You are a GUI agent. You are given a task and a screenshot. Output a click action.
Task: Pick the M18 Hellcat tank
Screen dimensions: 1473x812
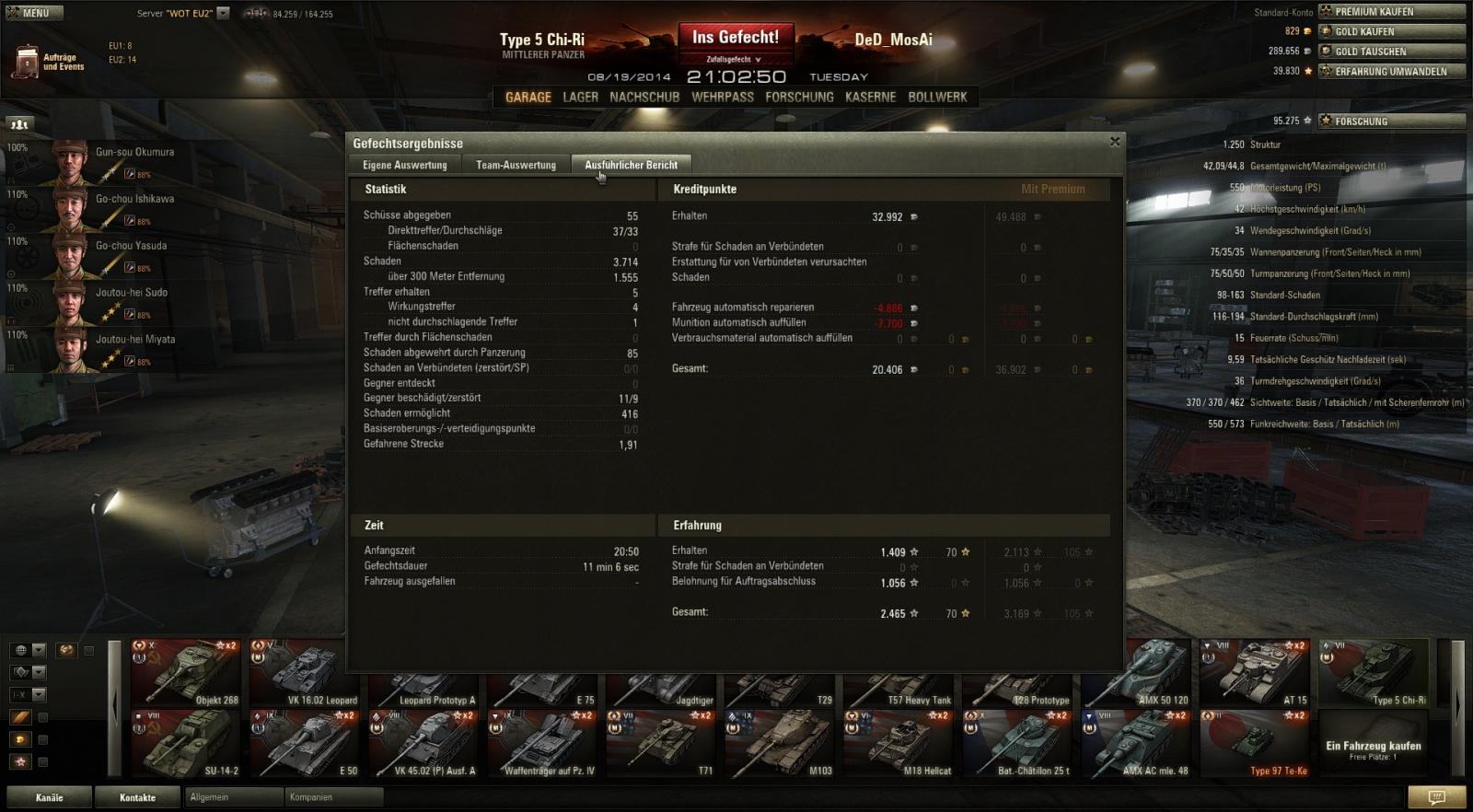click(901, 743)
